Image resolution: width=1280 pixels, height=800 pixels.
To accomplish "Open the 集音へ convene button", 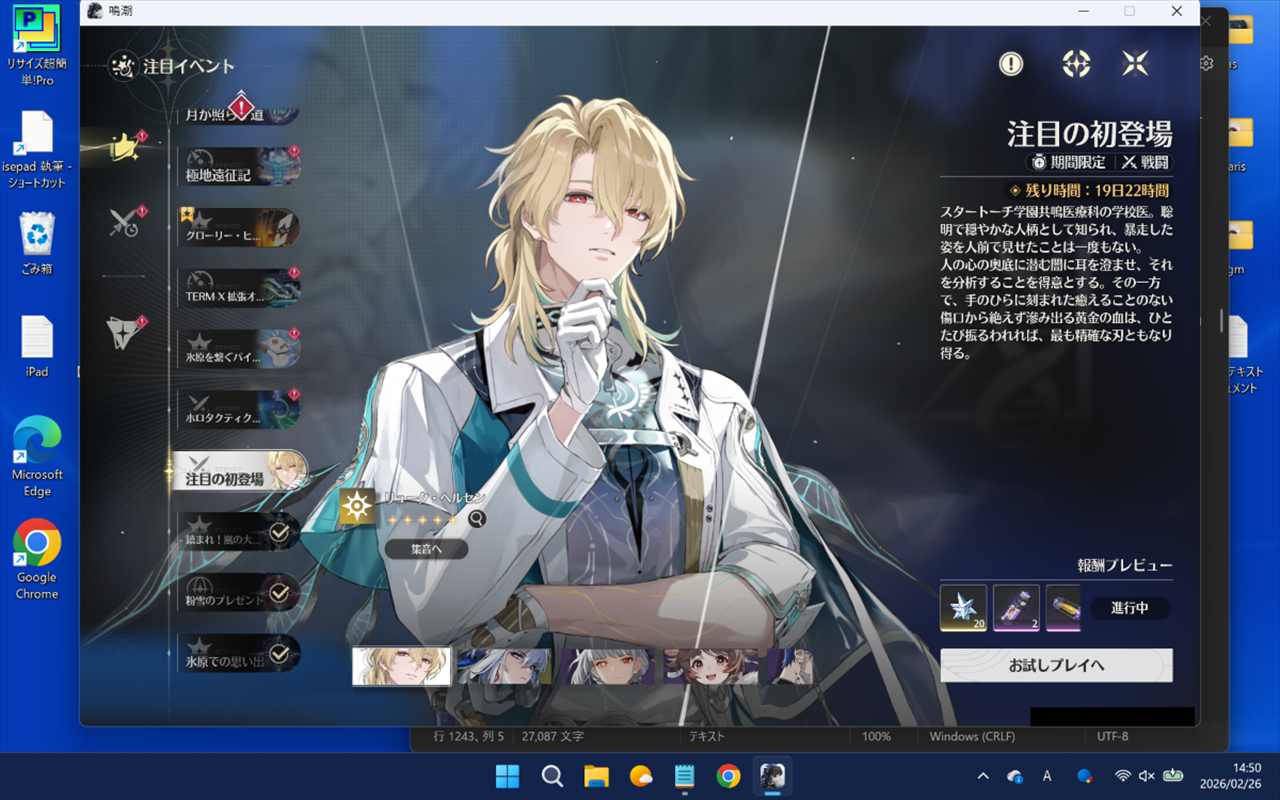I will (426, 549).
